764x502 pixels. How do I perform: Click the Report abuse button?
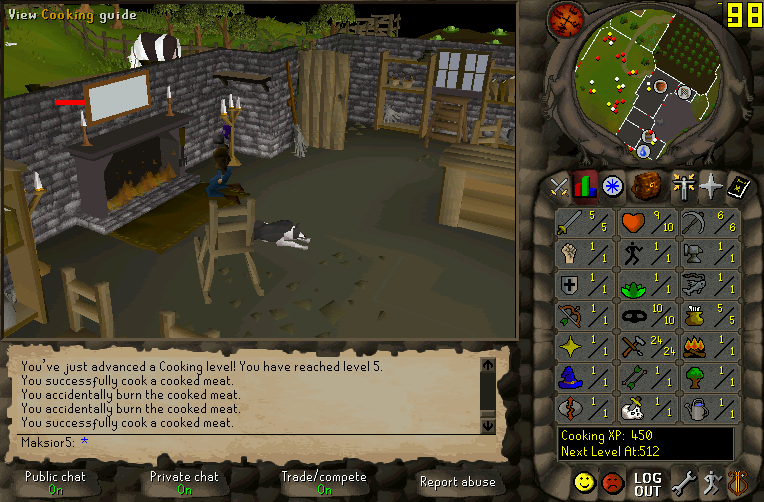457,482
